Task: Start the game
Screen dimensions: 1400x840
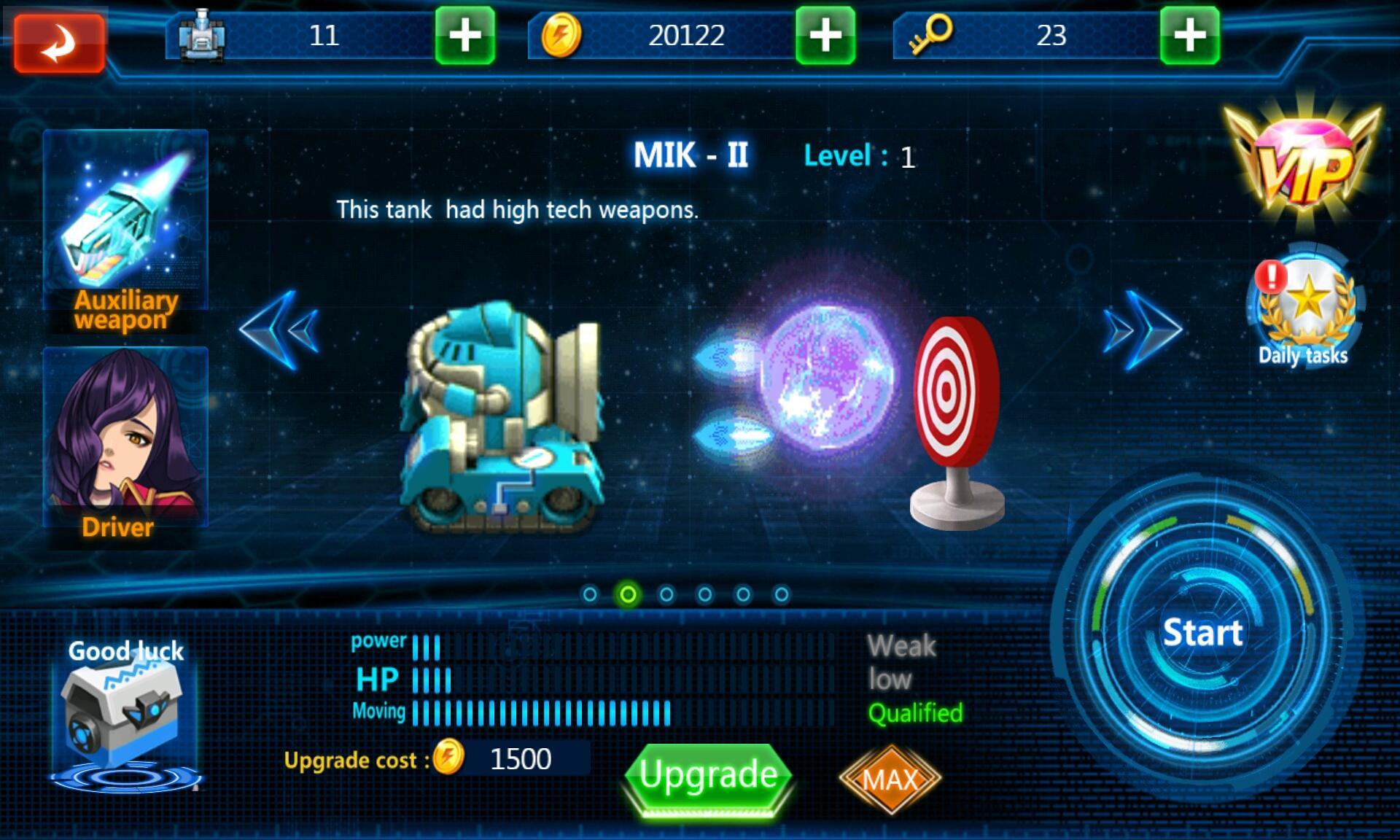Action: (x=1202, y=632)
